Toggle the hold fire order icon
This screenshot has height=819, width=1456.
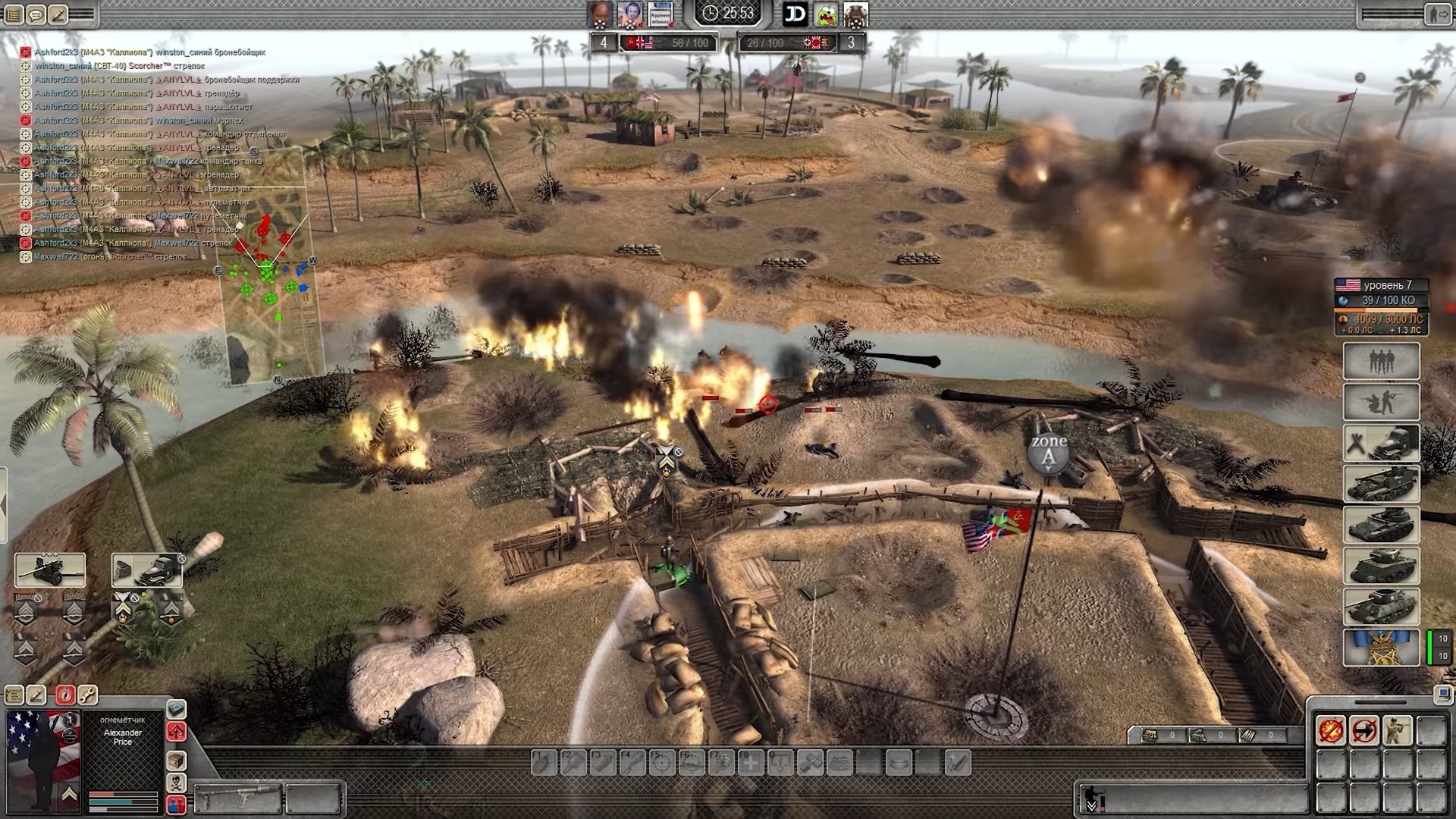1331,731
